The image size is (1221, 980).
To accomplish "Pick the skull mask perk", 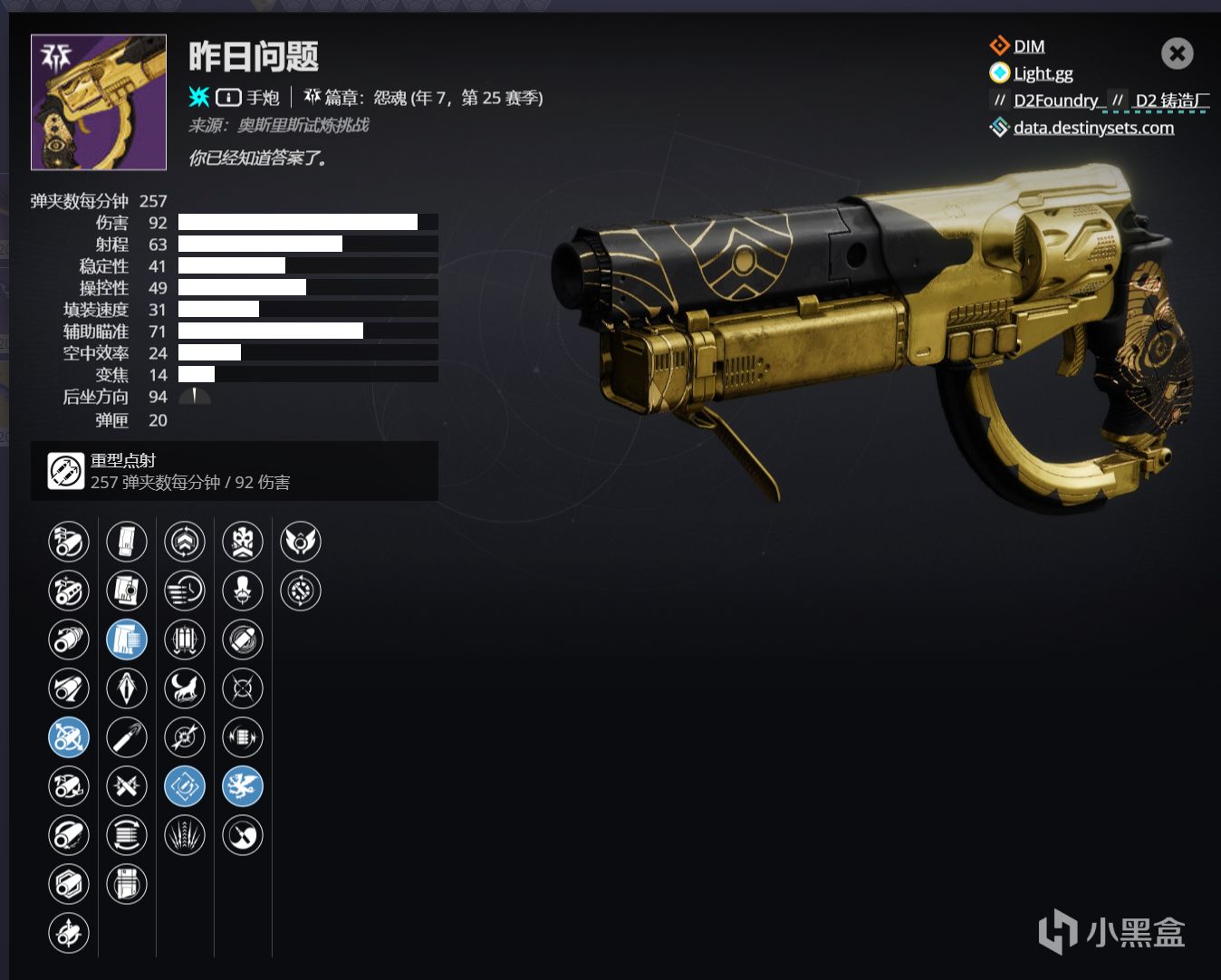I will click(243, 542).
